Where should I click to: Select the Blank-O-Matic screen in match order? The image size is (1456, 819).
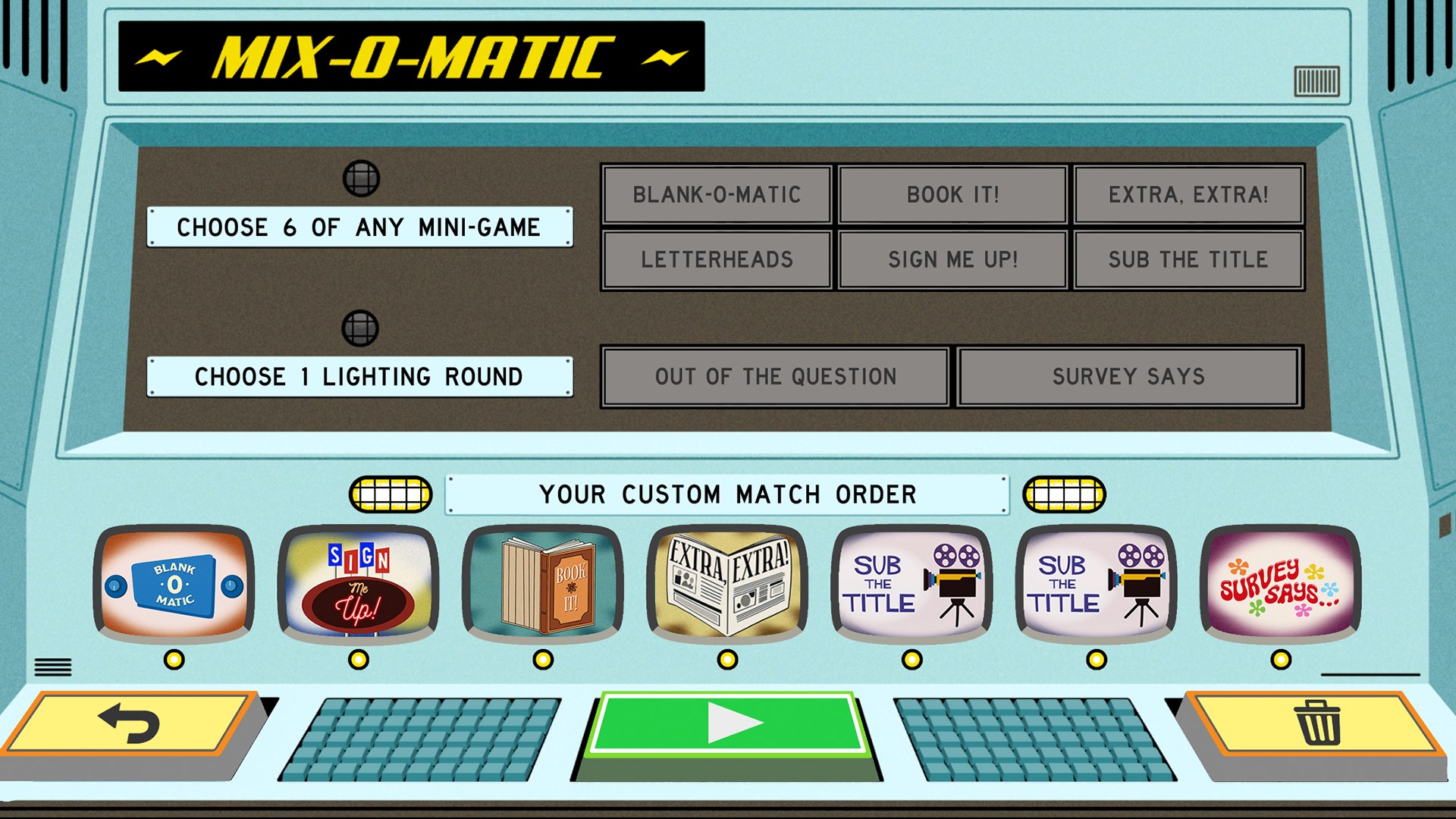click(174, 582)
